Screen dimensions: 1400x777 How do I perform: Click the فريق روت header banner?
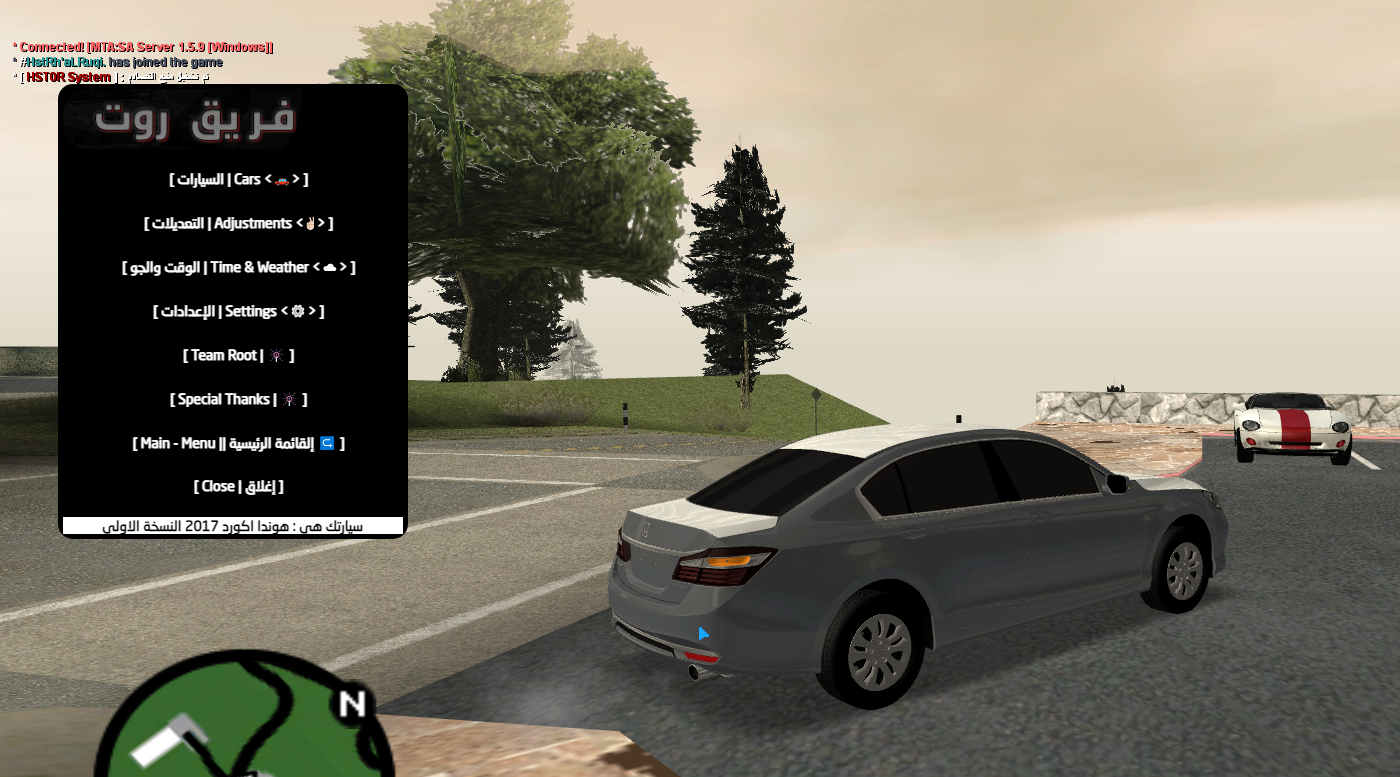pos(195,120)
